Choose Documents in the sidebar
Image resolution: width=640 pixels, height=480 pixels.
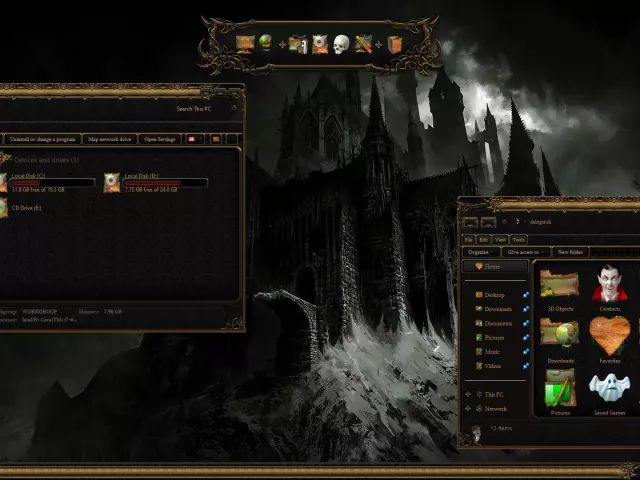(498, 323)
